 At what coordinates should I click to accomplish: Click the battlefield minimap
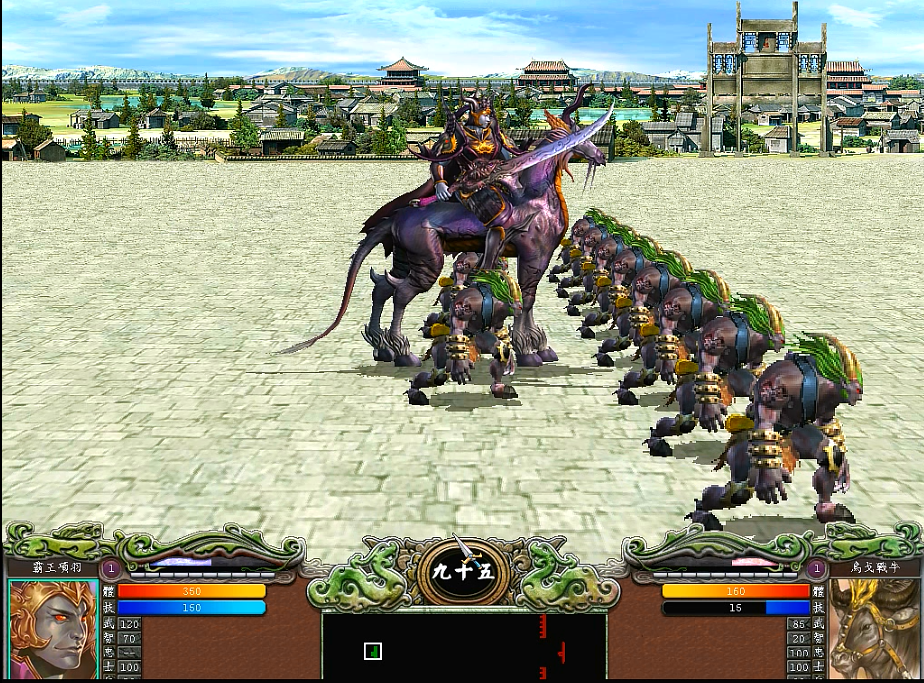coord(463,647)
